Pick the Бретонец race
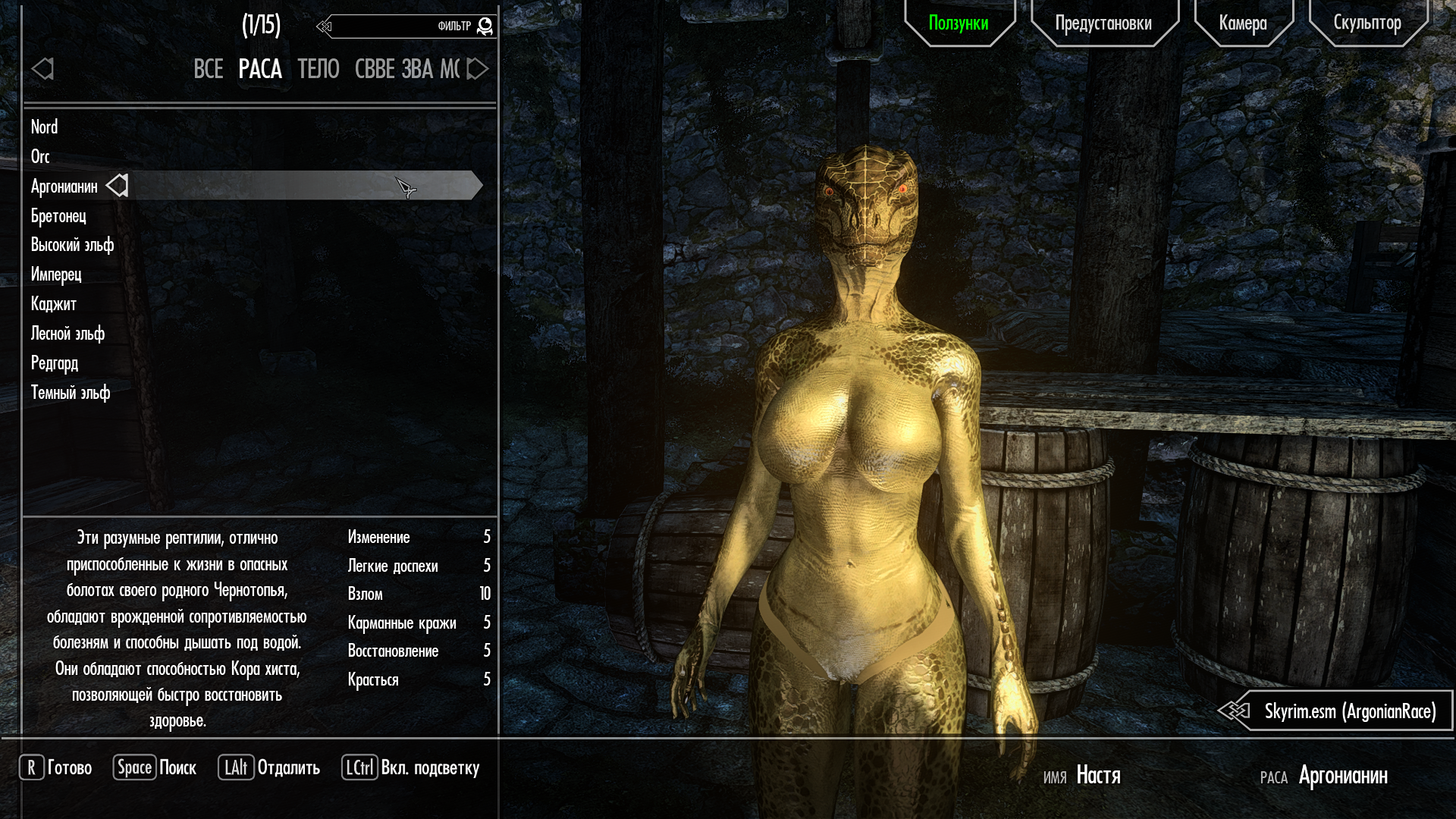 pos(58,216)
